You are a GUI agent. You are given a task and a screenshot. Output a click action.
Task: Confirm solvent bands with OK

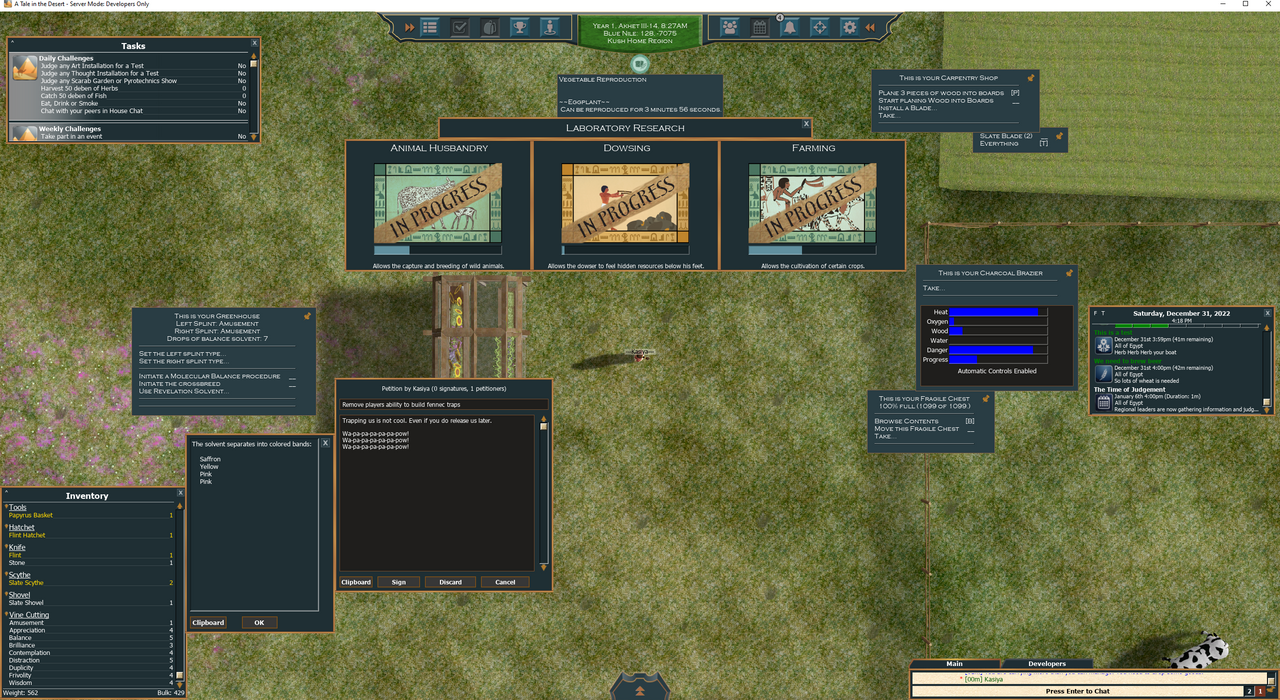tap(259, 622)
